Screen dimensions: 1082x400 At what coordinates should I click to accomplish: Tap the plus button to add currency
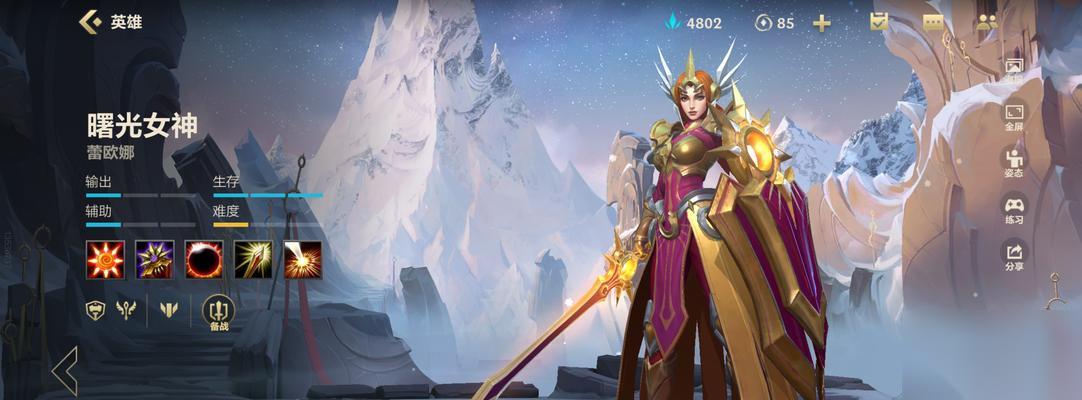(821, 23)
